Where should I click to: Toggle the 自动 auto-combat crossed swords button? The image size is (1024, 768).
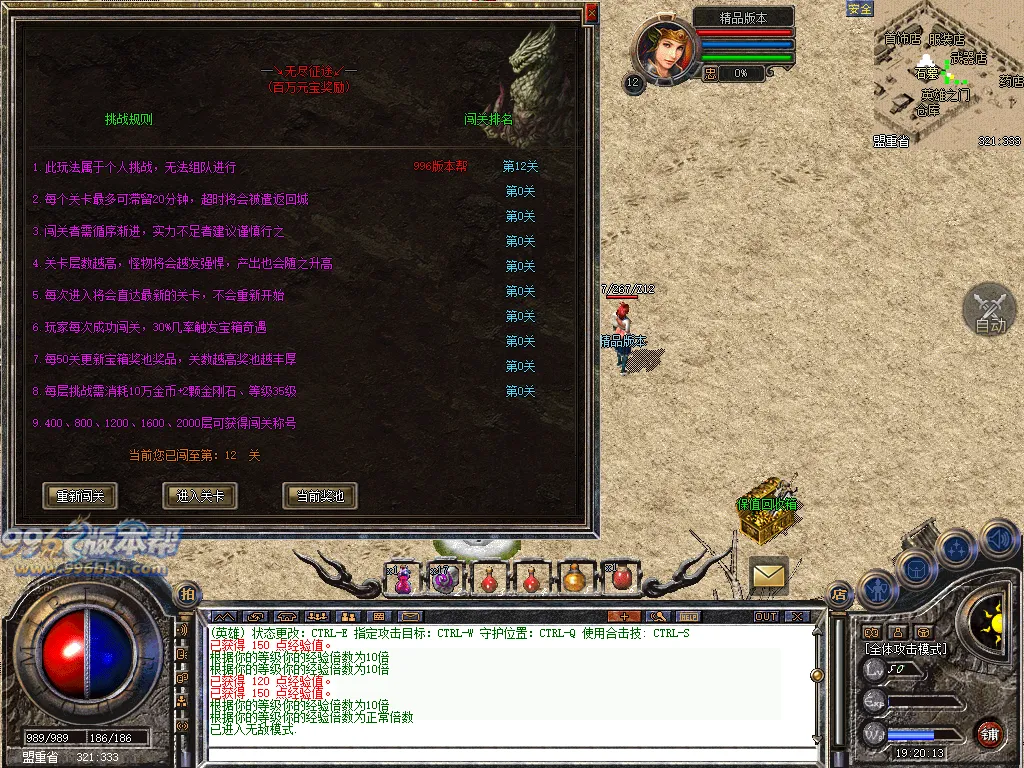pos(989,310)
